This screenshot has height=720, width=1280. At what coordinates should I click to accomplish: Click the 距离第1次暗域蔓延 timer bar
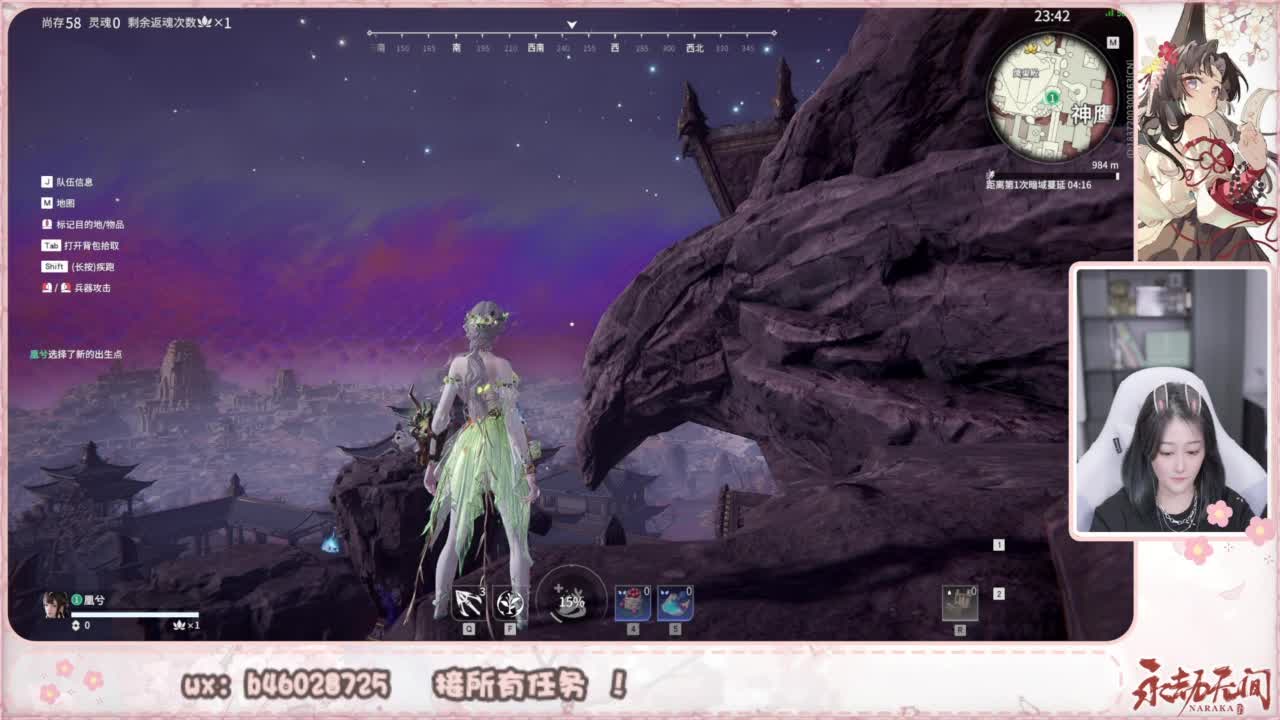[x=1040, y=183]
